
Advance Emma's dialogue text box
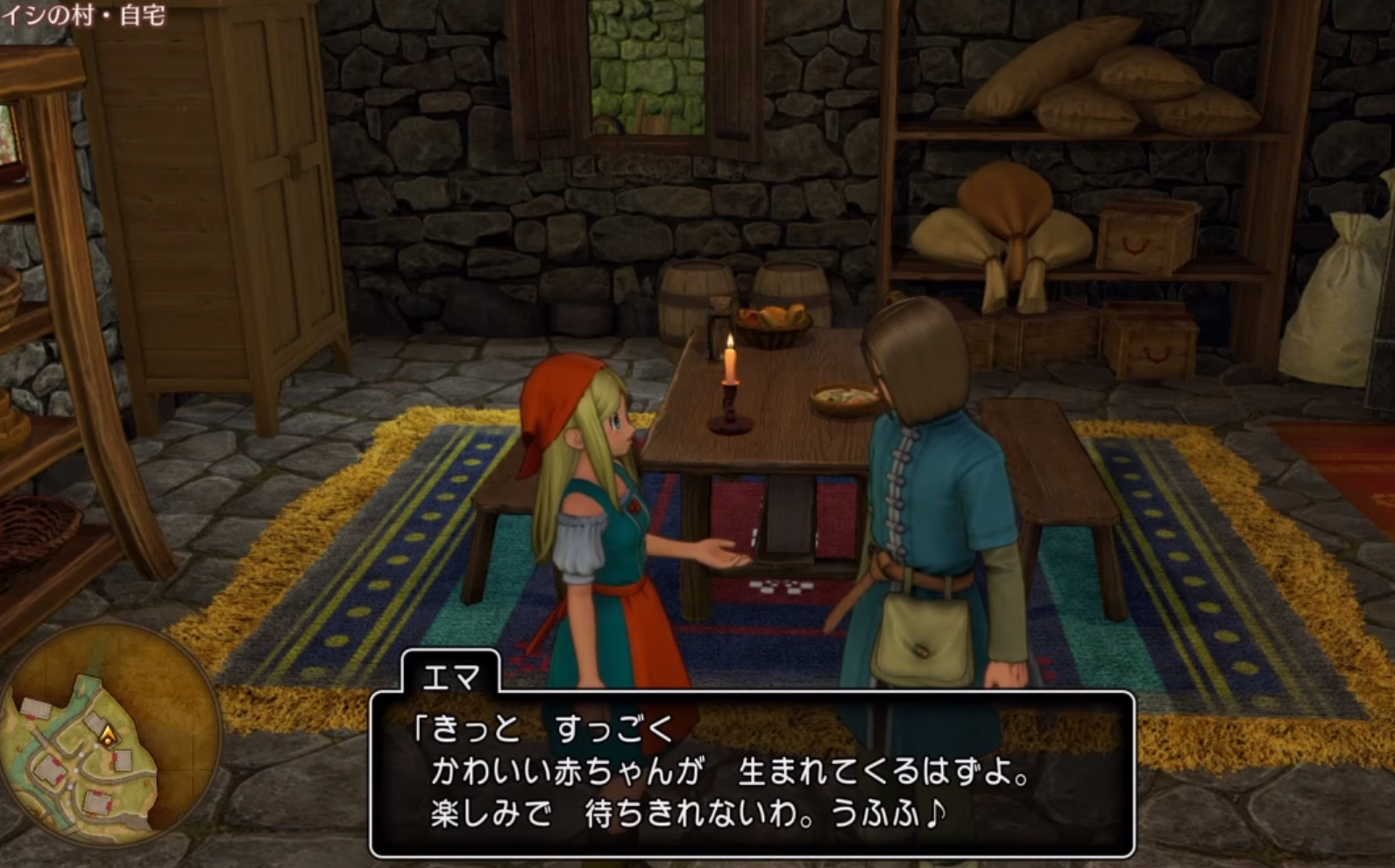pyautogui.click(x=752, y=773)
